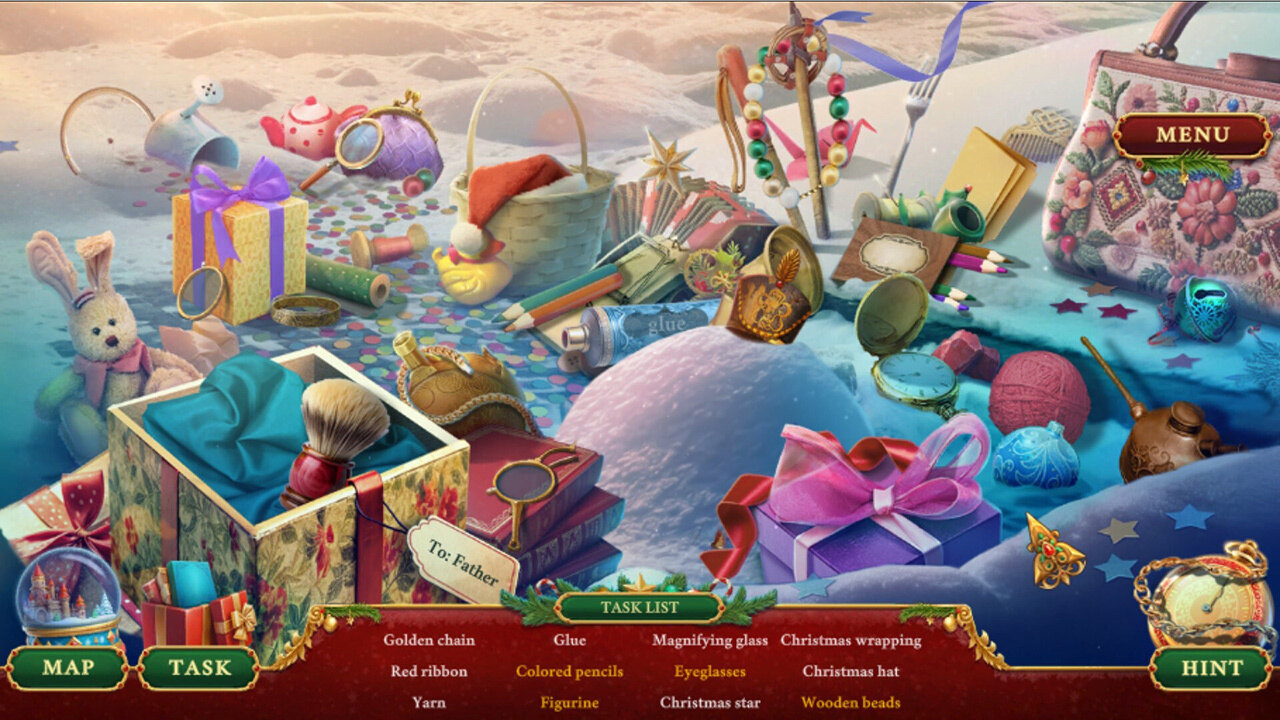The image size is (1280, 720).
Task: Select Magnifying glass in the task list
Action: pos(710,640)
